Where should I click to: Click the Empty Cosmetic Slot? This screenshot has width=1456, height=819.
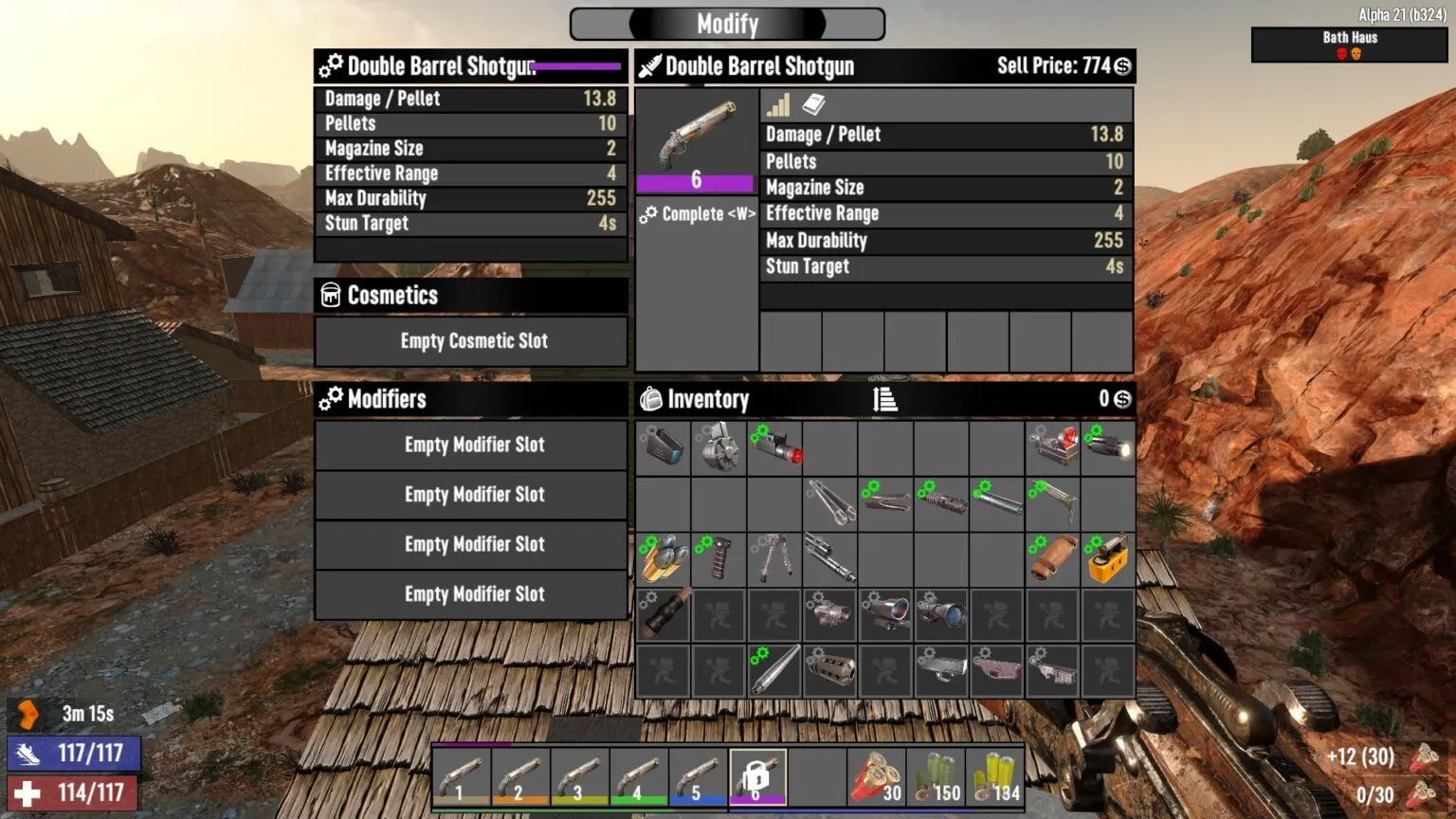(471, 342)
